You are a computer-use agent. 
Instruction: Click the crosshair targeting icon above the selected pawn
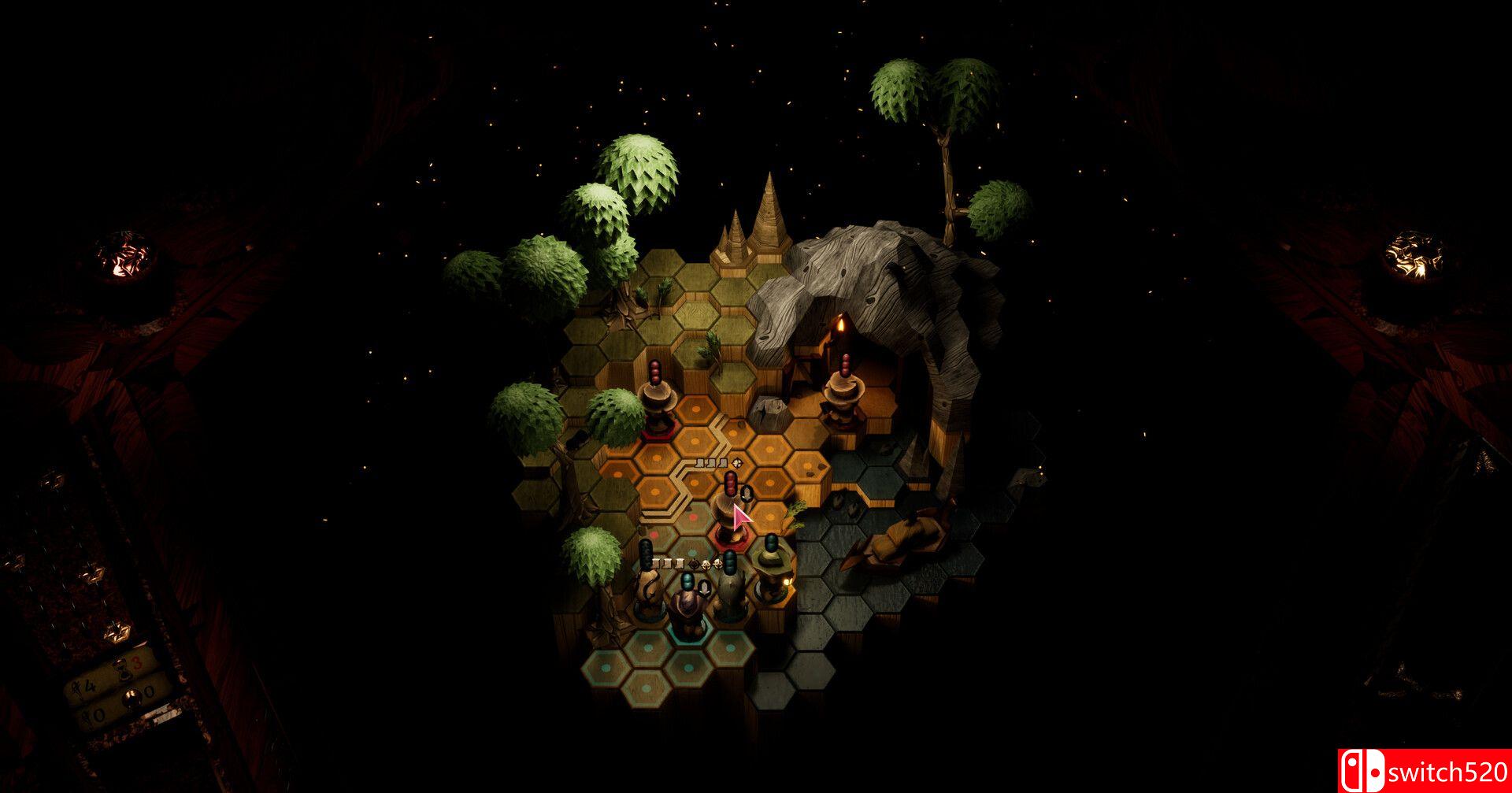[736, 463]
